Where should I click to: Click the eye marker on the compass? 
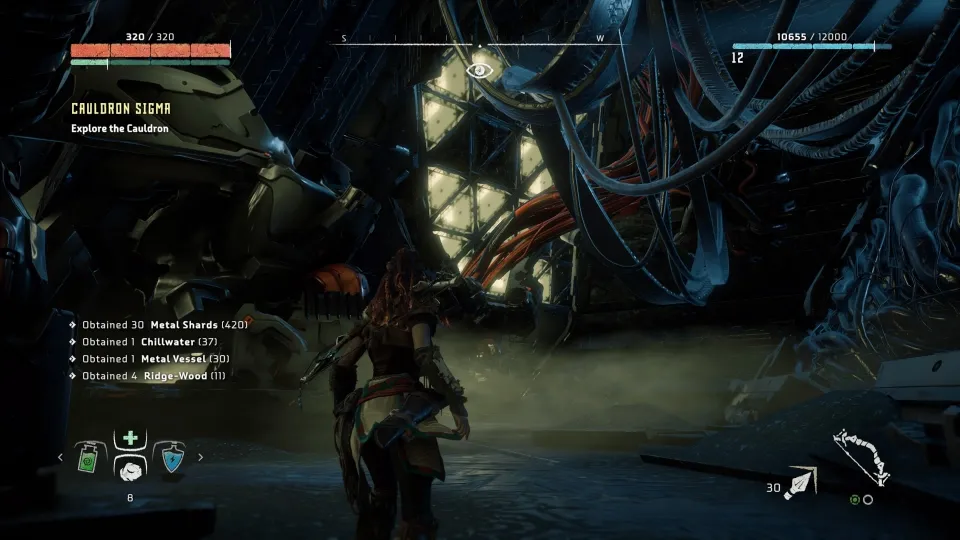click(x=480, y=69)
